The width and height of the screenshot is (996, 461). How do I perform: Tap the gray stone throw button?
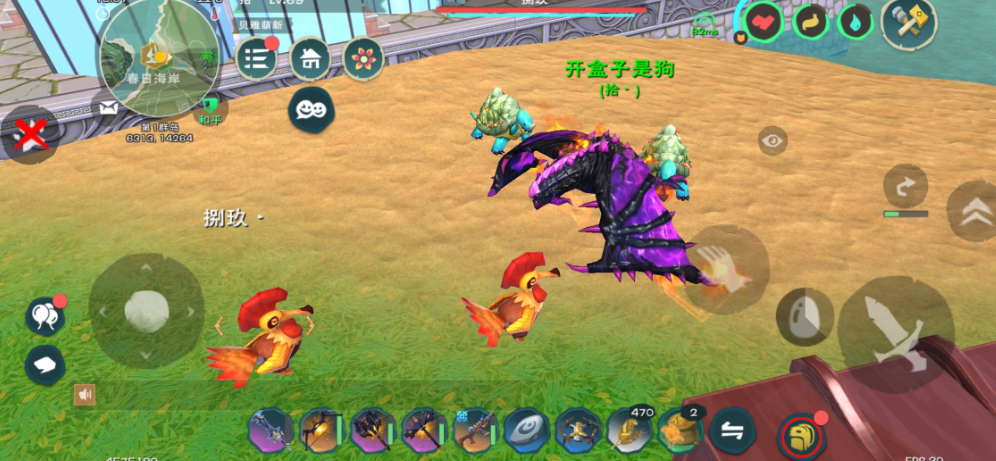805,316
